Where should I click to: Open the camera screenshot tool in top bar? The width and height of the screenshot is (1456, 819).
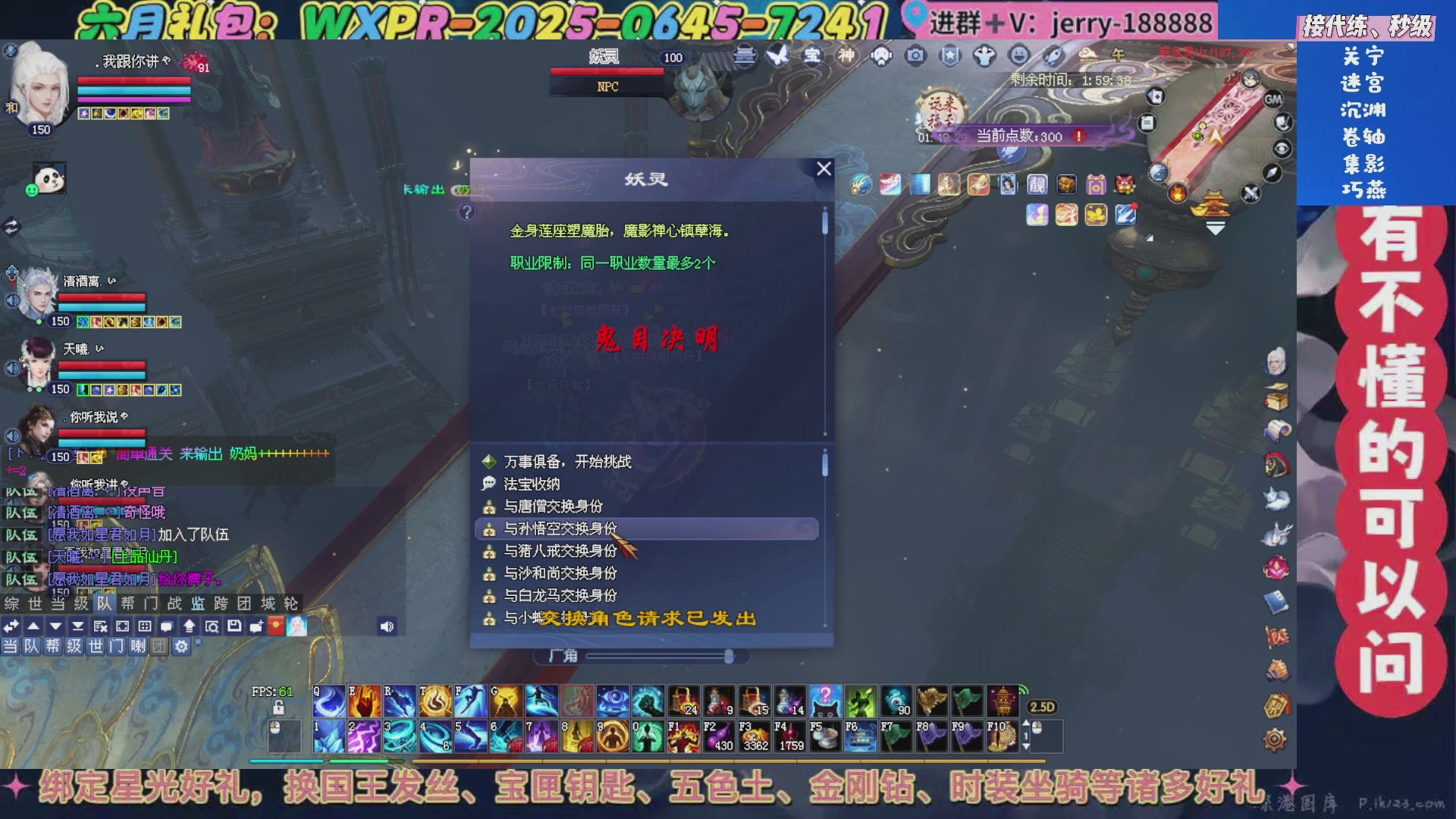tap(915, 55)
